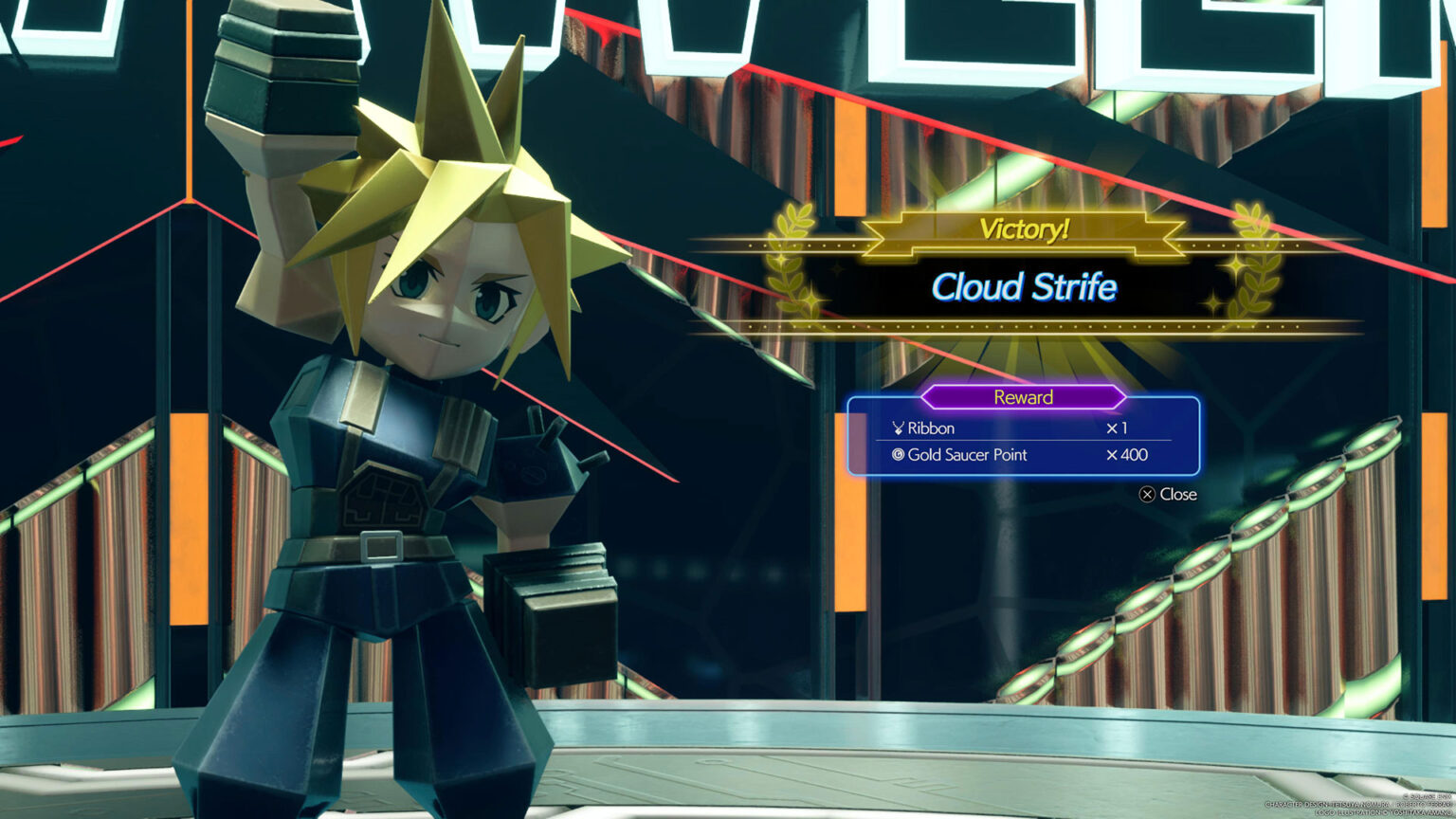Click the Victory! banner ribbon
Viewport: 1456px width, 819px height.
[1023, 227]
